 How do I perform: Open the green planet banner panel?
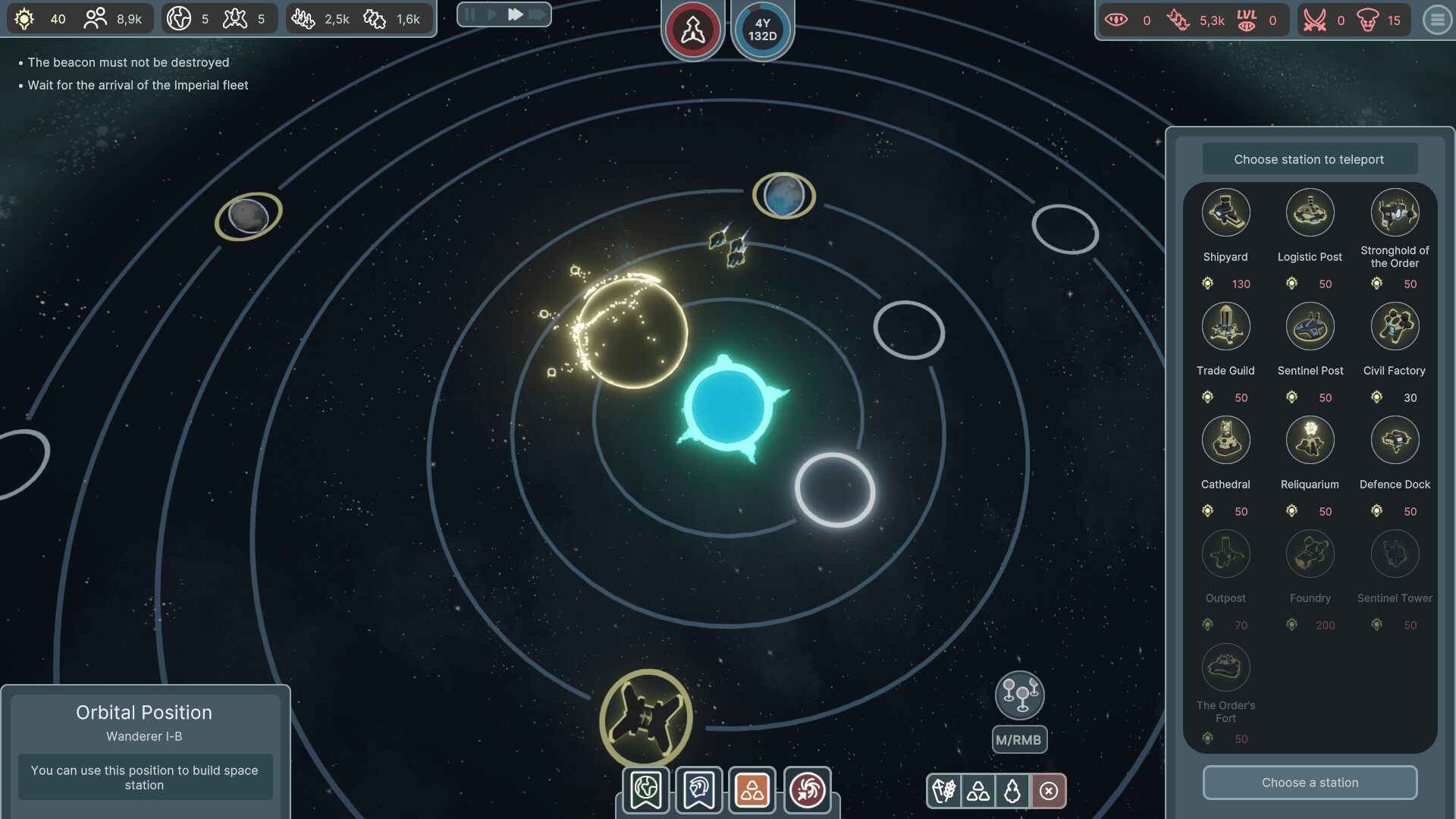coord(646,790)
